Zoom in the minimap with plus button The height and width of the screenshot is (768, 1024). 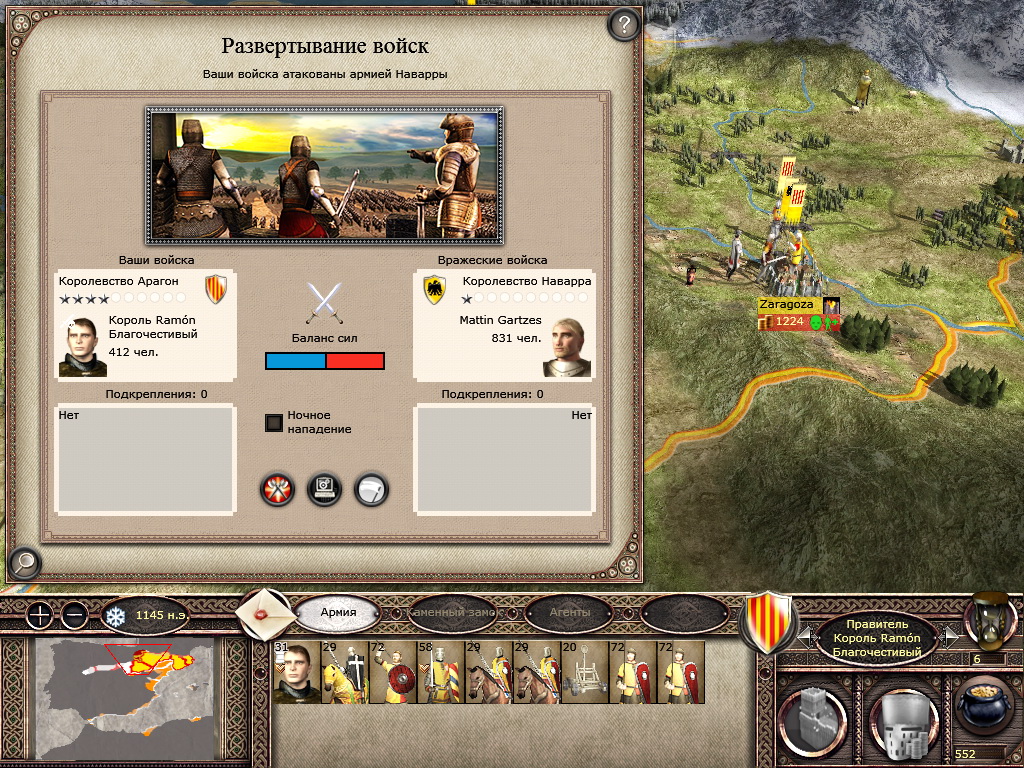pos(40,614)
